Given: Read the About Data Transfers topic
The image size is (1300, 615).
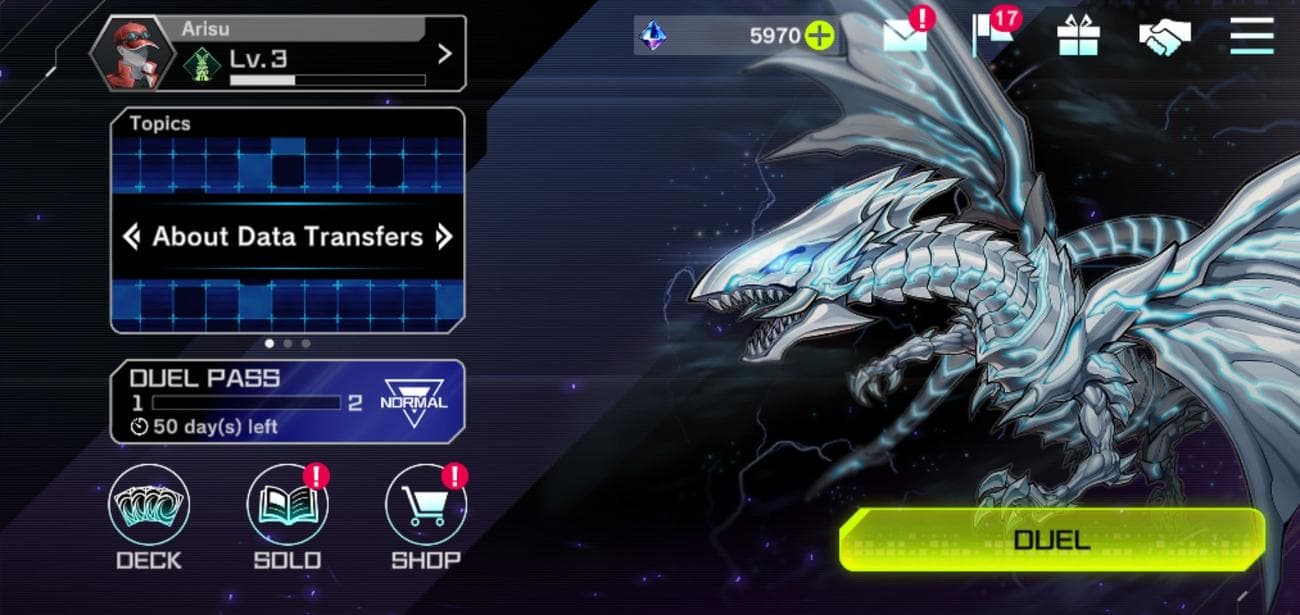Looking at the screenshot, I should pos(287,237).
